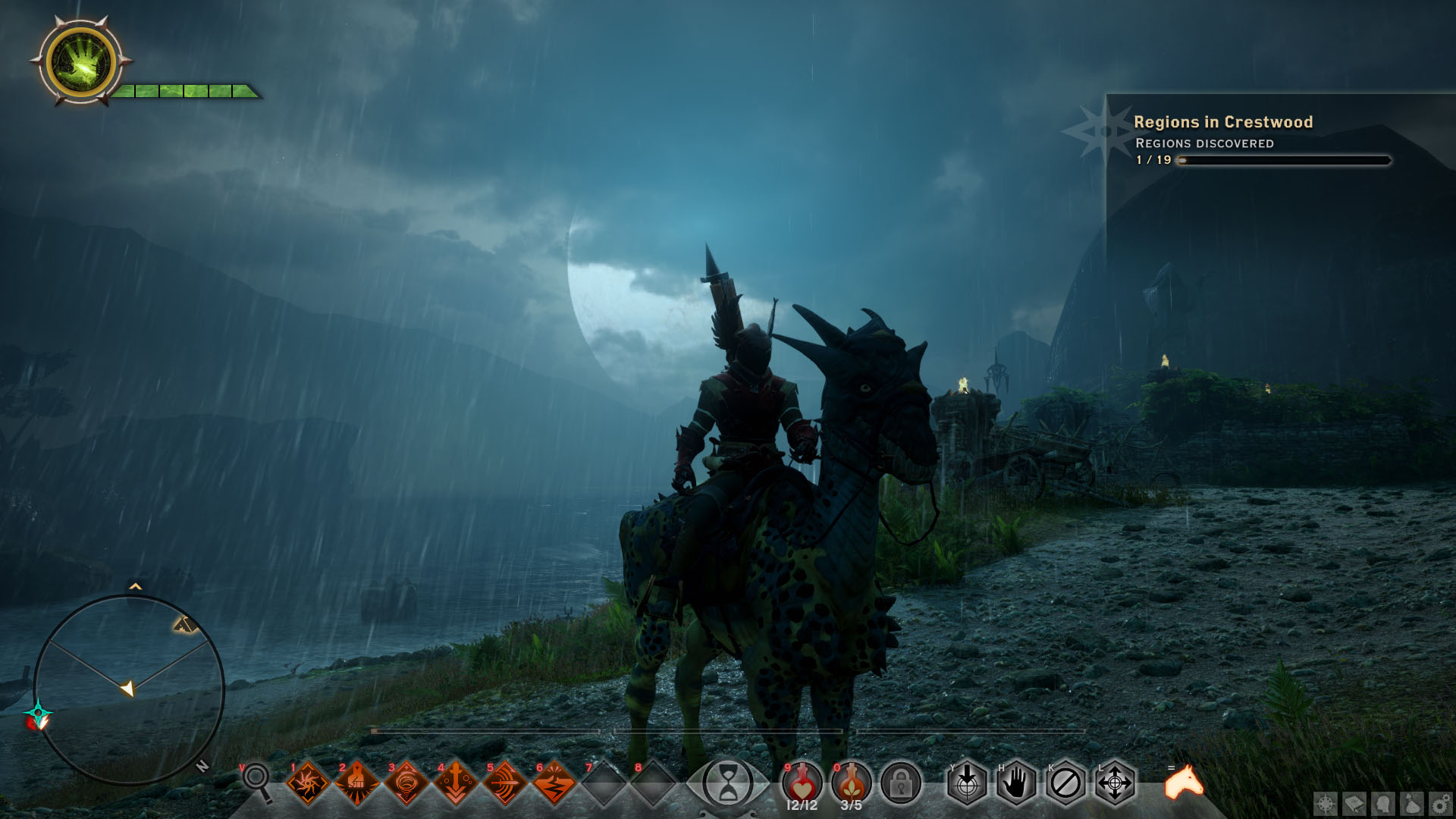Choose the four-arrow move party command
Screen dimensions: 1456x819
click(1115, 783)
